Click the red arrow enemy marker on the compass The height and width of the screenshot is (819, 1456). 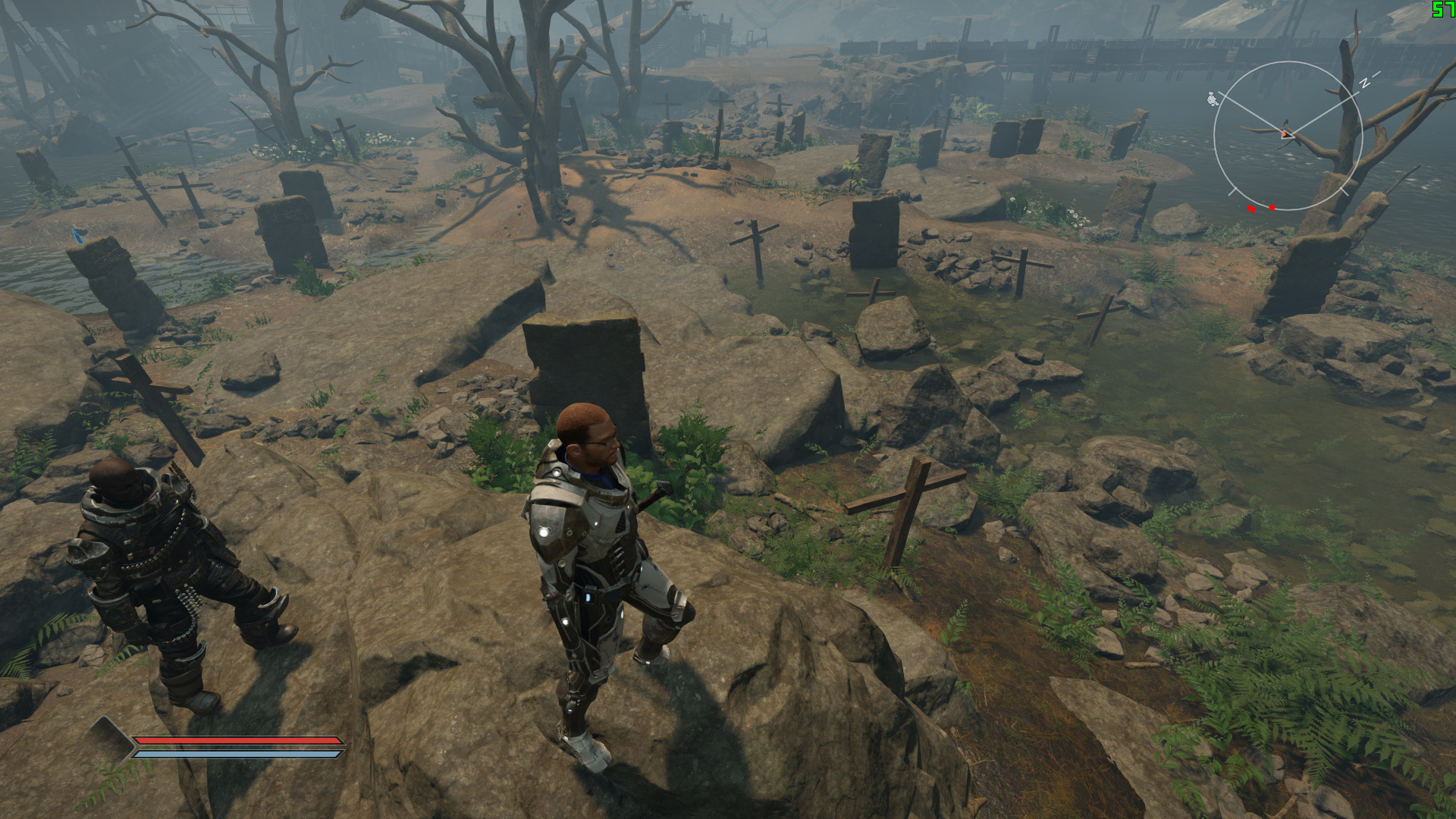(1251, 208)
